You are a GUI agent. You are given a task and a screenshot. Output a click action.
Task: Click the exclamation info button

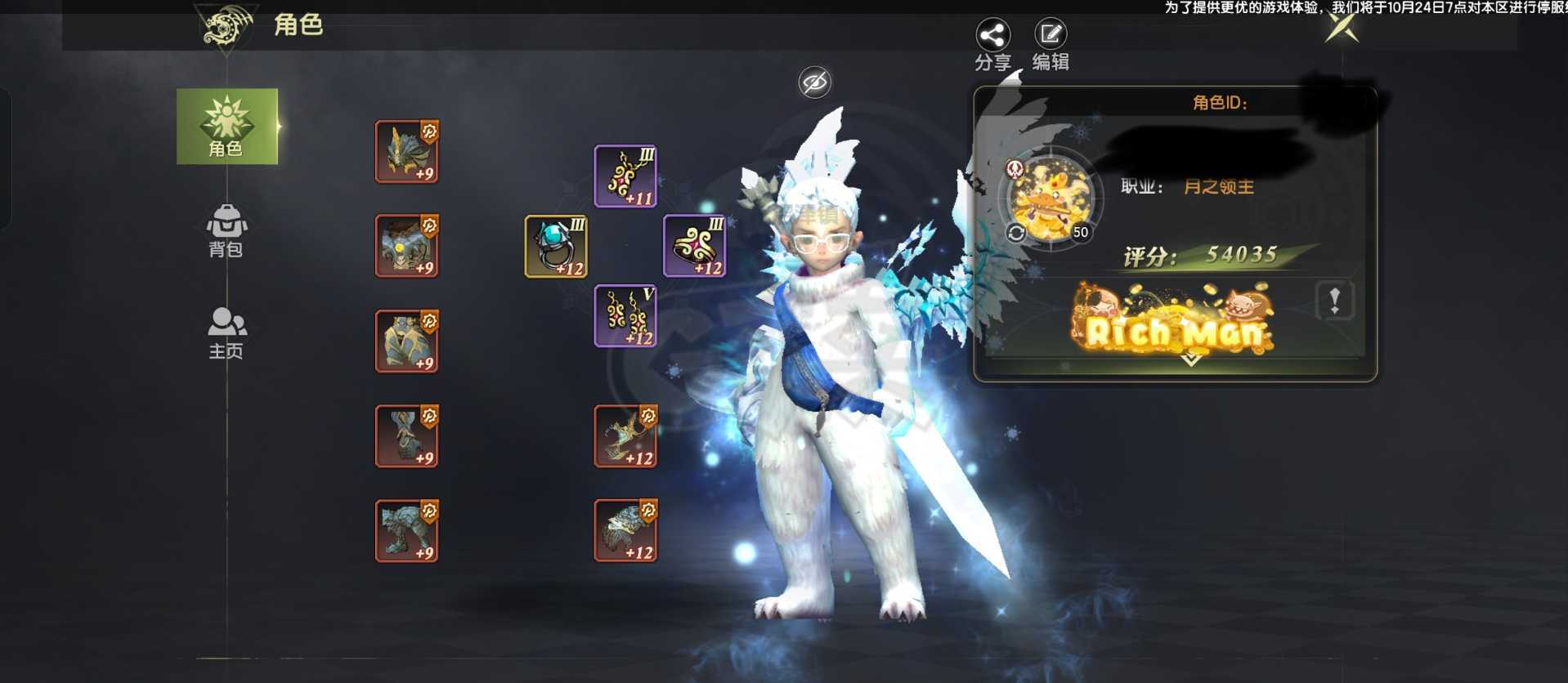click(1334, 301)
